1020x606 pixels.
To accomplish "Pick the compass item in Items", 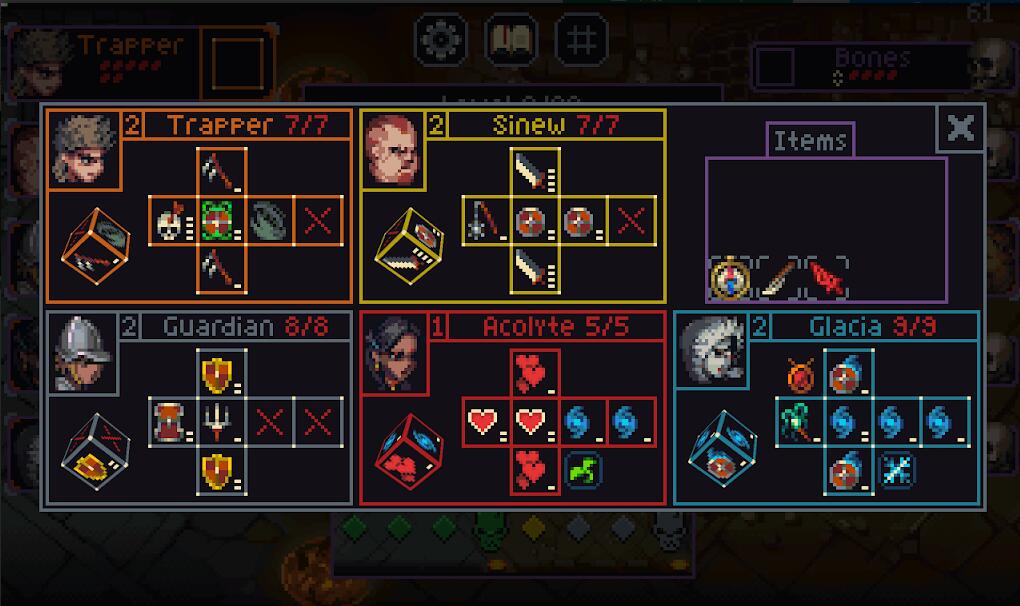I will 731,278.
